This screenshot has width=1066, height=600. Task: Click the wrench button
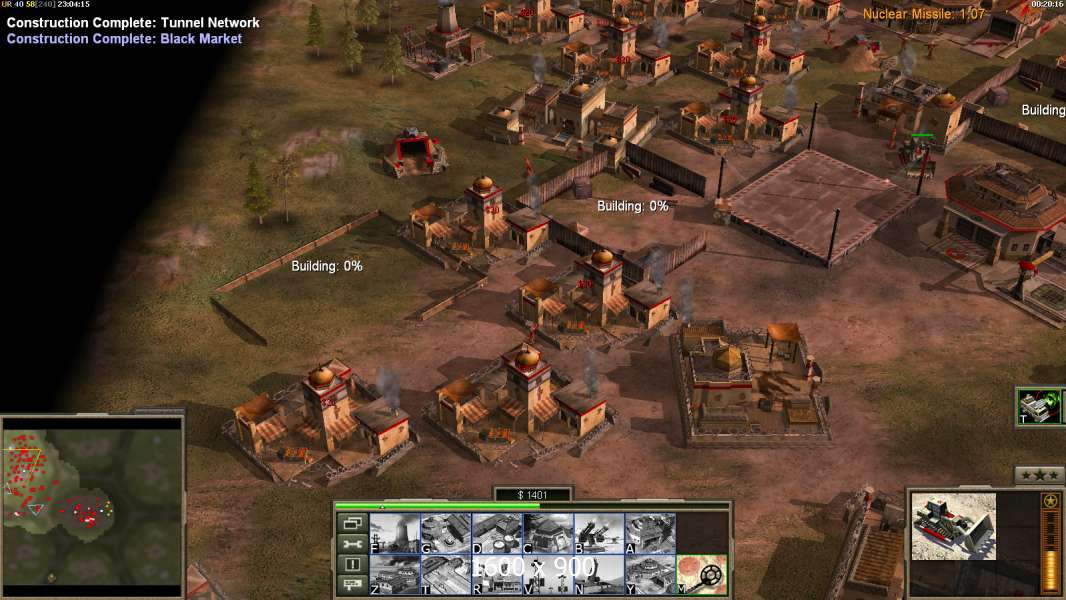pos(352,544)
